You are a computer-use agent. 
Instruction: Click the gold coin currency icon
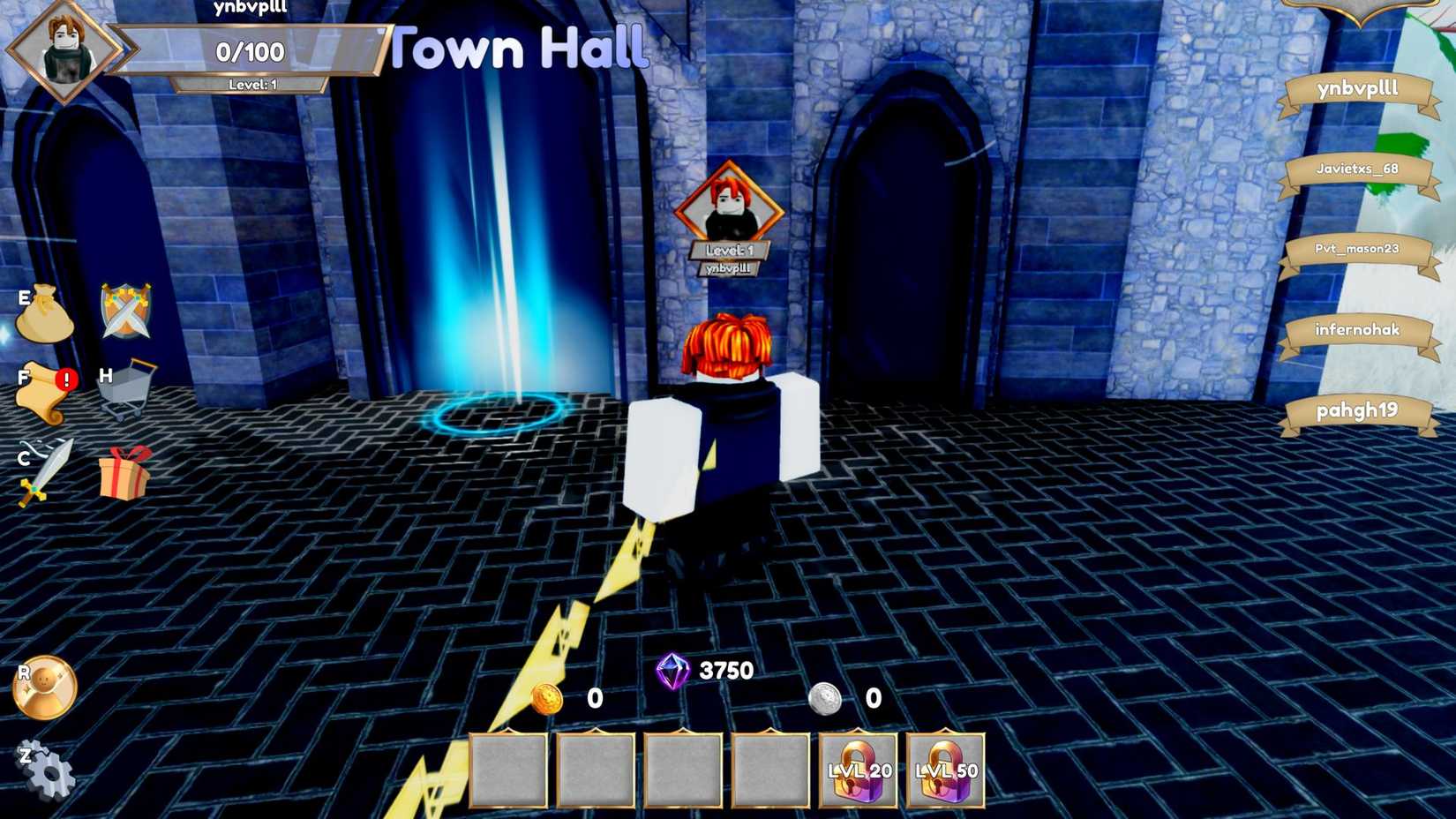(547, 700)
